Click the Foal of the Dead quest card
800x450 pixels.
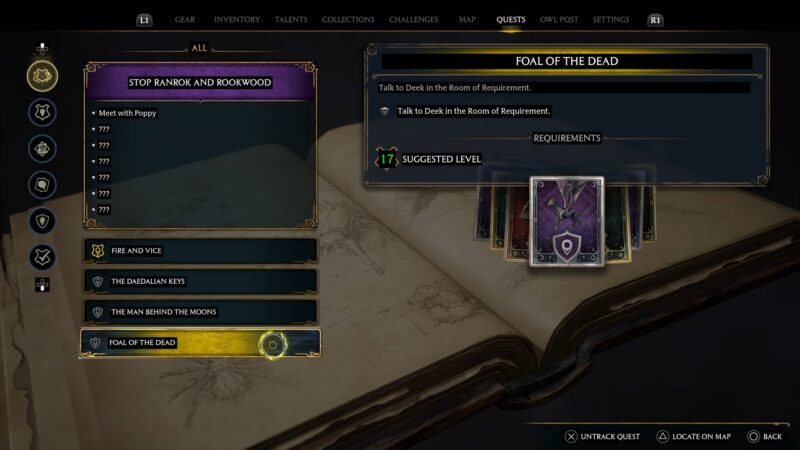pos(567,222)
